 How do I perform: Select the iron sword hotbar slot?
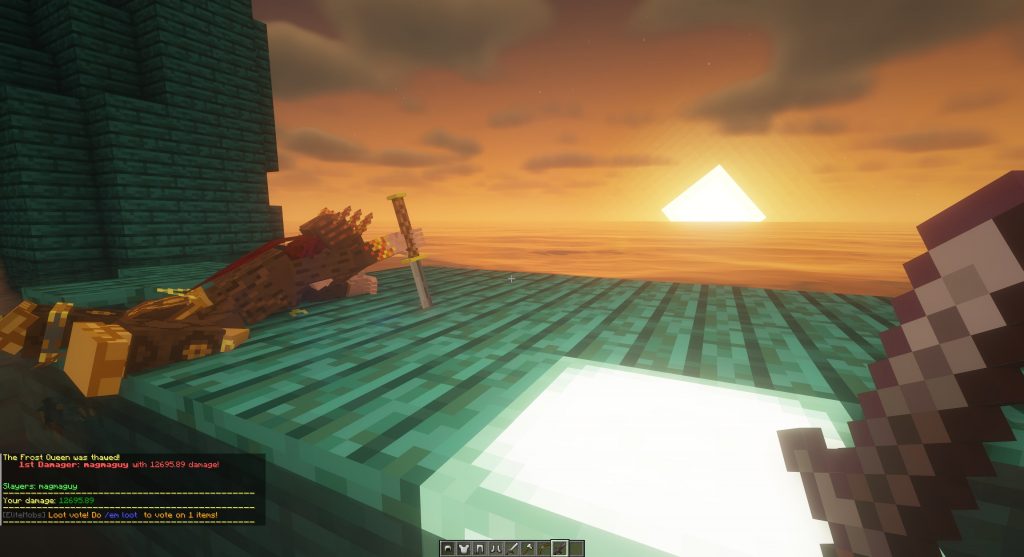pyautogui.click(x=512, y=548)
